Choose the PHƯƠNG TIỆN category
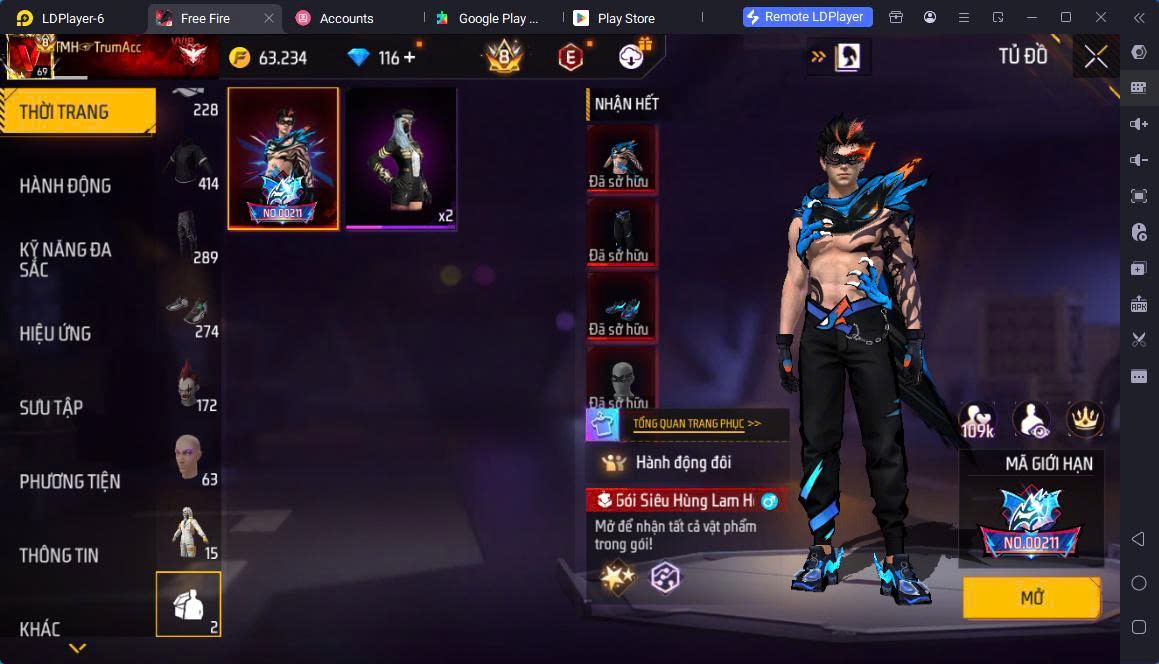Screen dimensions: 1159x664 coord(69,481)
